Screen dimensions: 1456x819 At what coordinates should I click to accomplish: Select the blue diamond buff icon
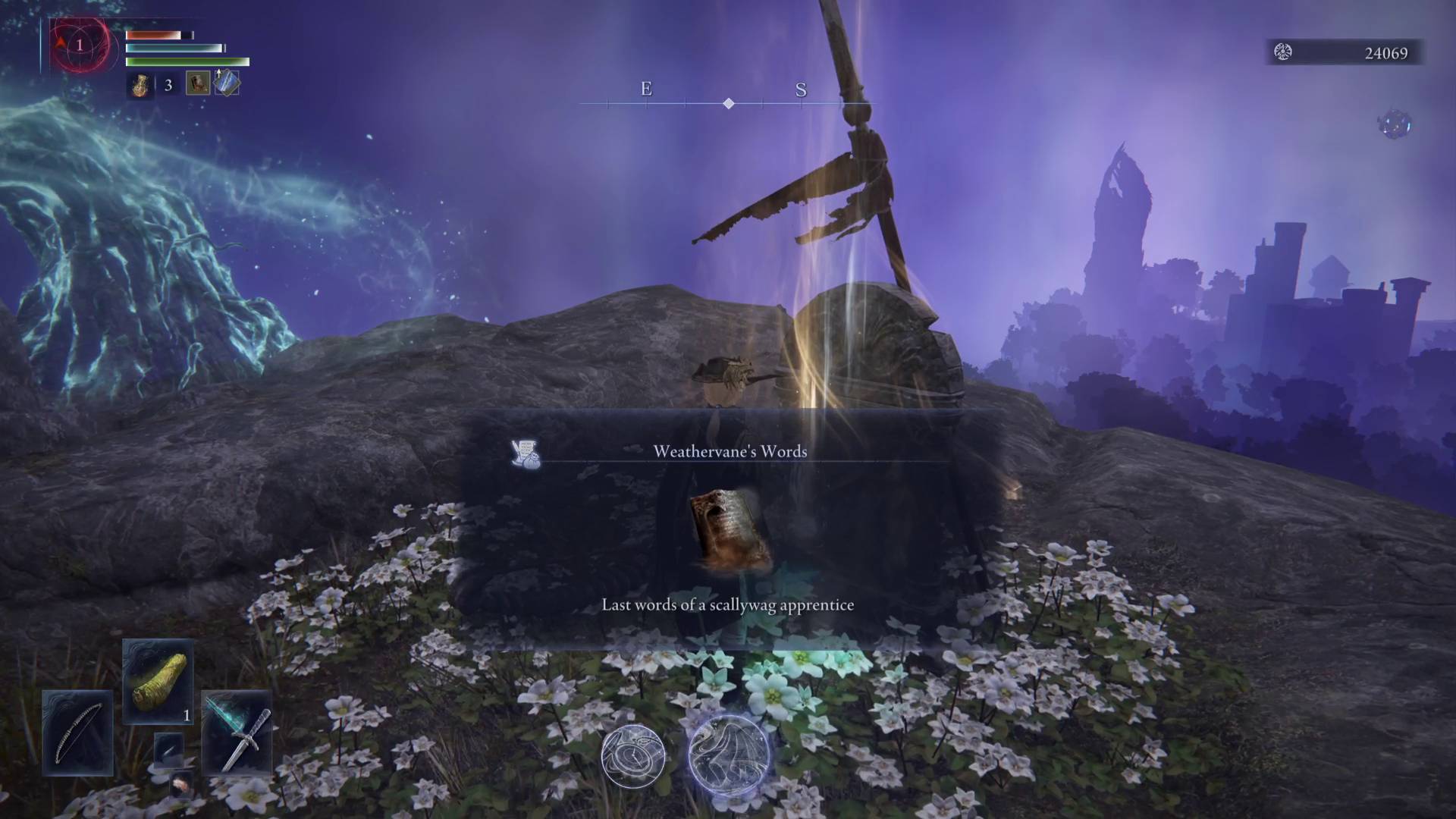click(227, 83)
